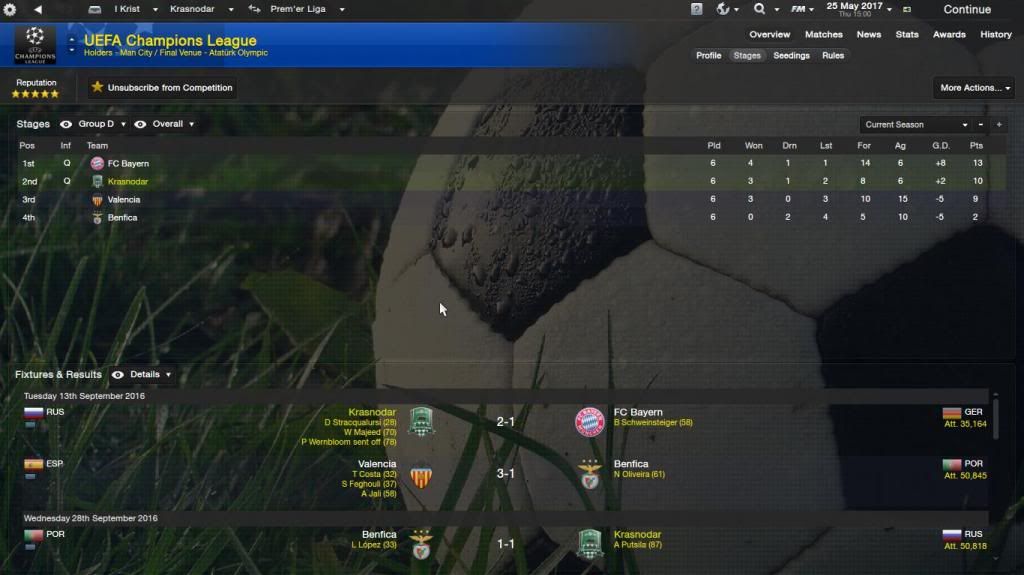This screenshot has height=575, width=1024.
Task: Select the Profile sub-tab
Action: pos(708,55)
